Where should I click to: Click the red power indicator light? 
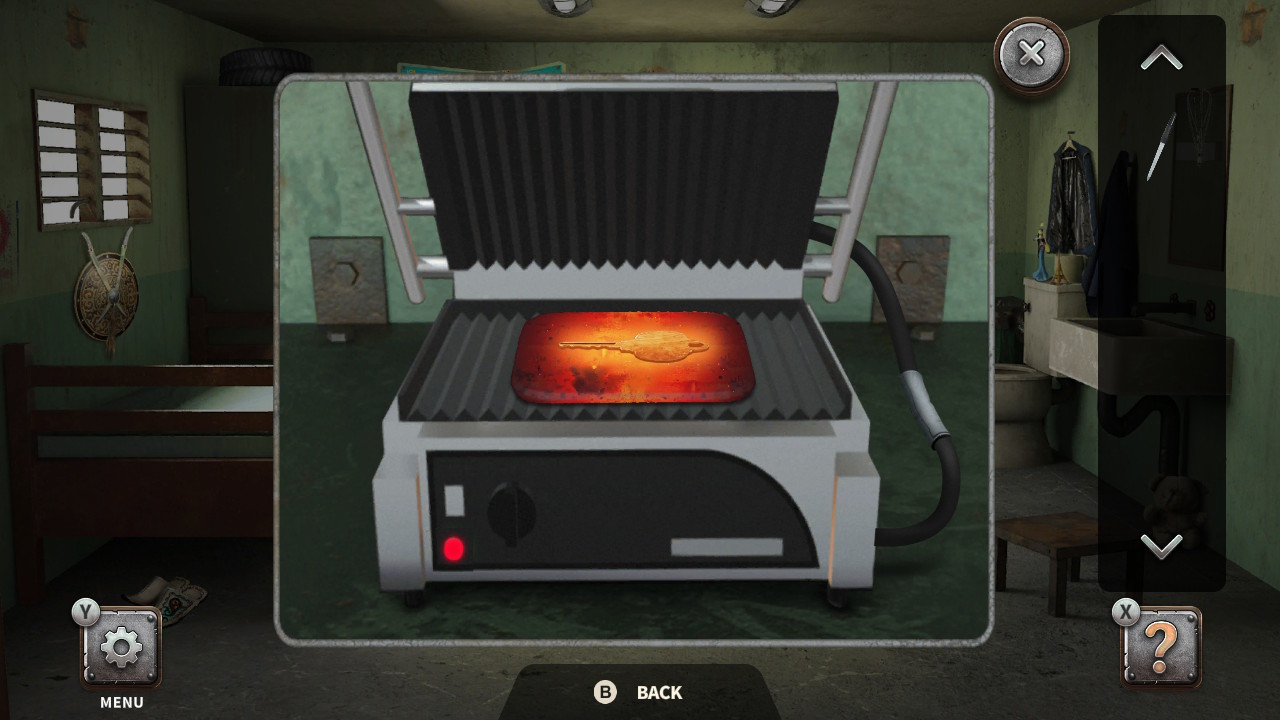(455, 545)
